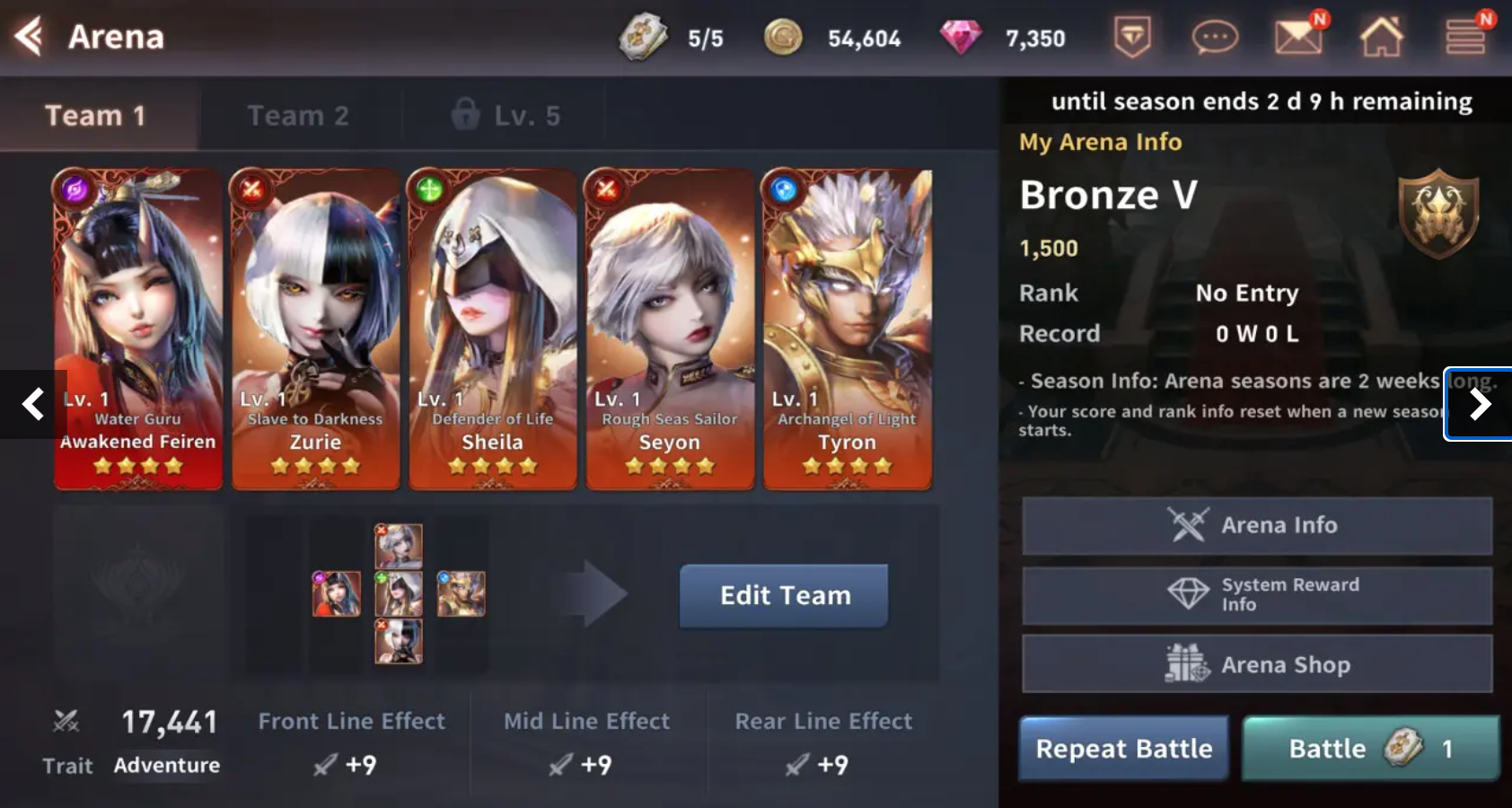
Task: Start an arena Battle
Action: (x=1370, y=749)
